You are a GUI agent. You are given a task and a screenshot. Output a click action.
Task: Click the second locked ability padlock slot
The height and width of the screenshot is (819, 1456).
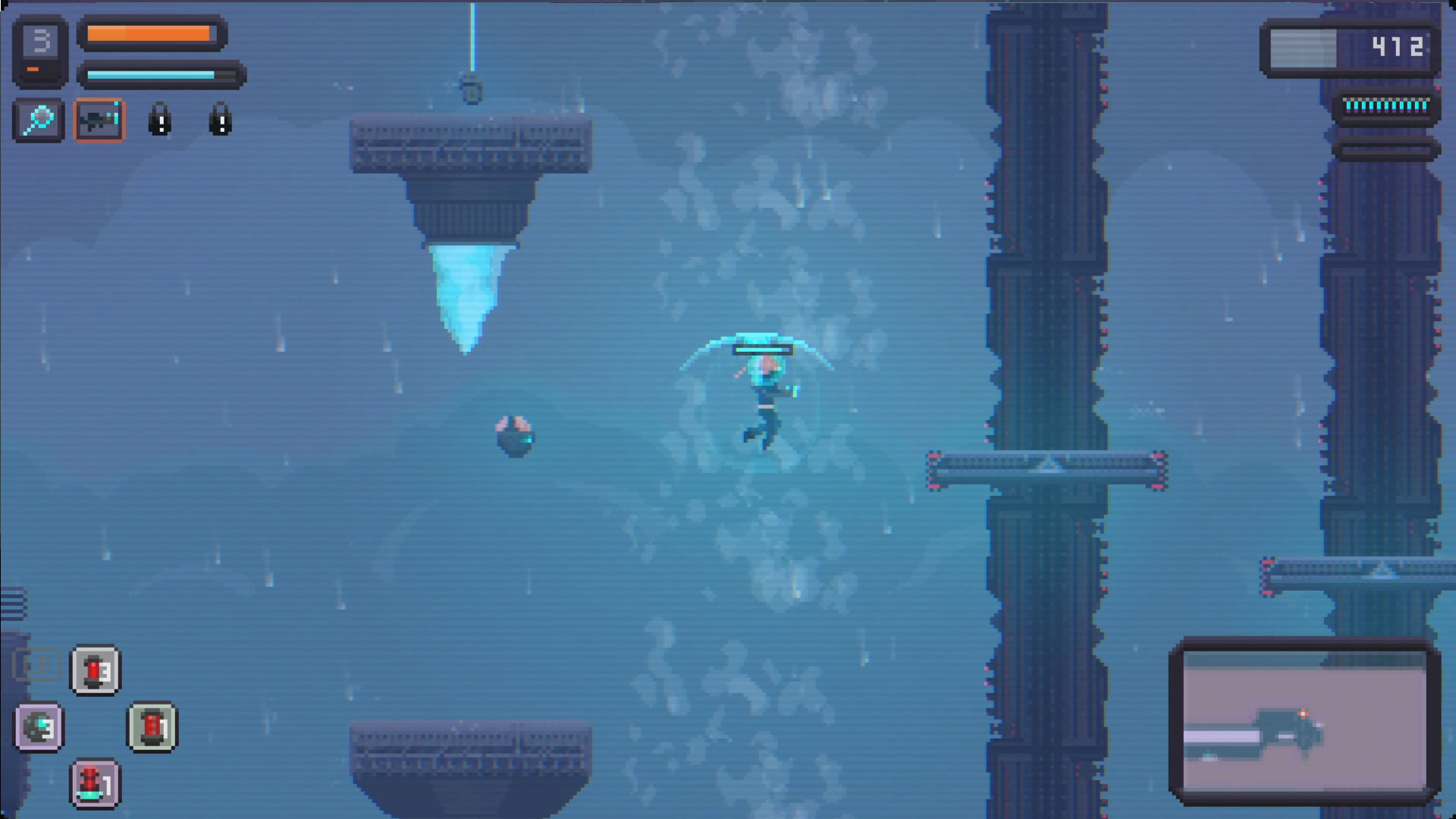pos(219,120)
